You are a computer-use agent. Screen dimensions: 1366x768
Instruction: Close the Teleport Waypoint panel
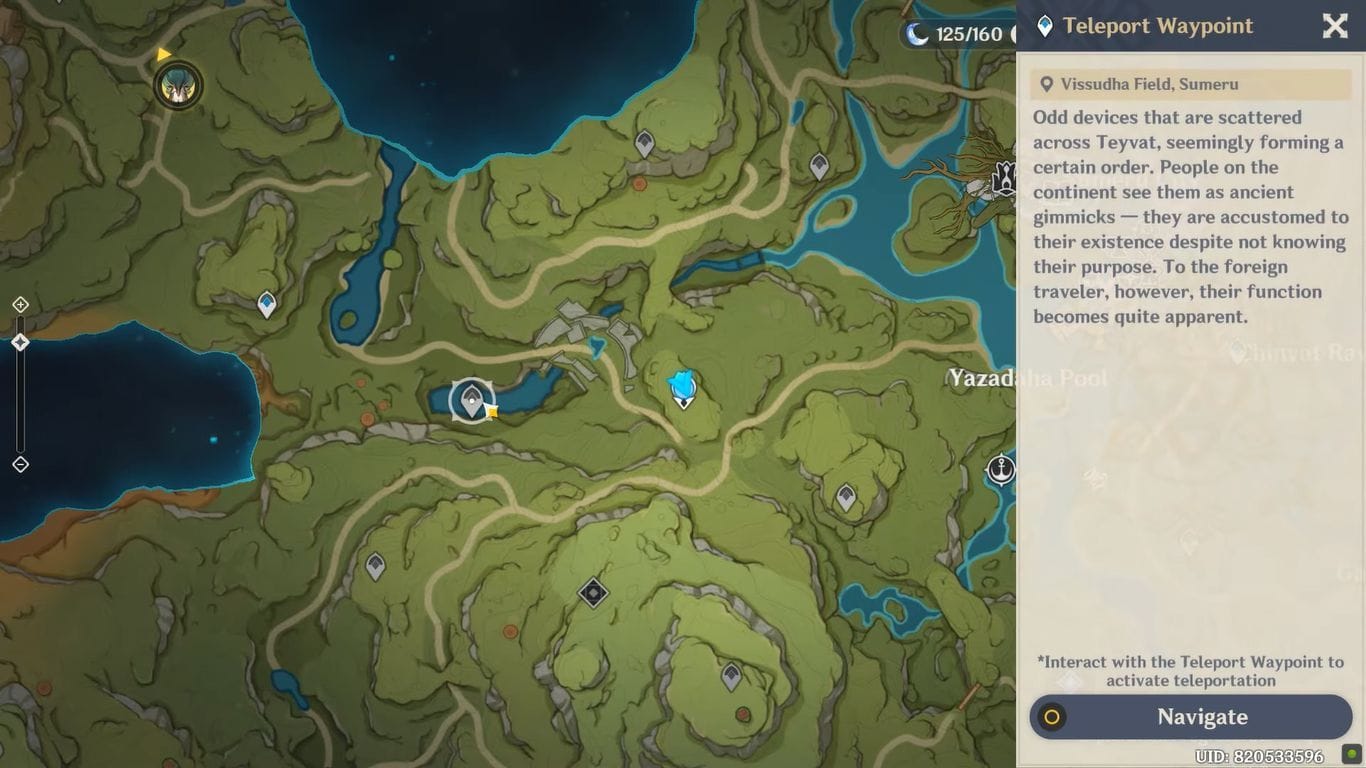[1335, 26]
